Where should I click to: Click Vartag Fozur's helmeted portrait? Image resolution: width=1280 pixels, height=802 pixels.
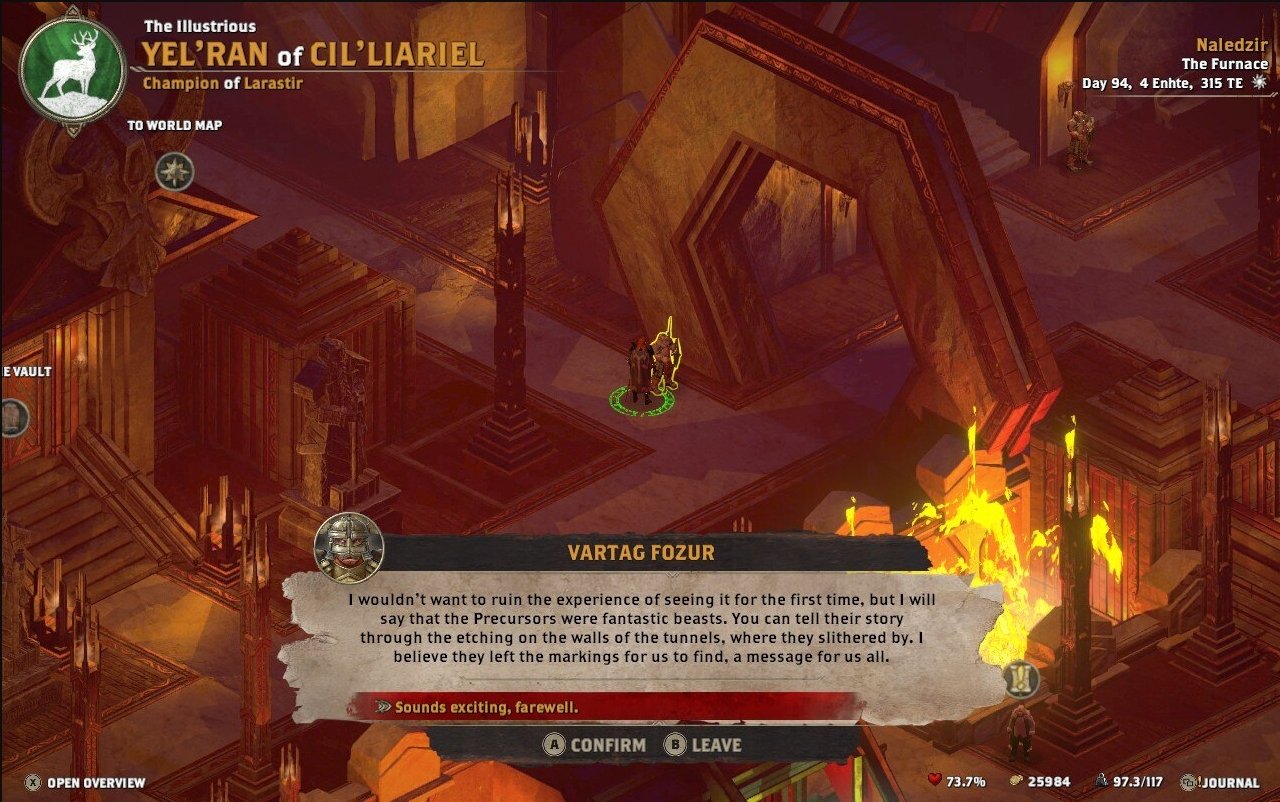click(x=349, y=548)
